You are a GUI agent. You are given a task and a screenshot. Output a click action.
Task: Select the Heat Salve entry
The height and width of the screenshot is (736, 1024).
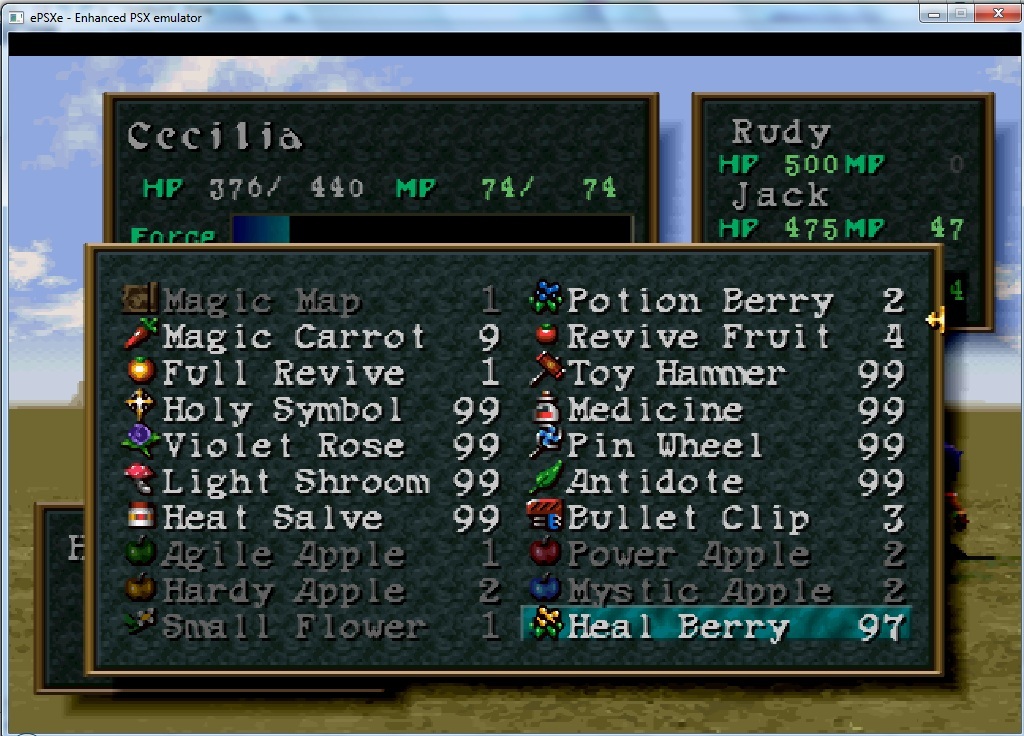coord(272,518)
